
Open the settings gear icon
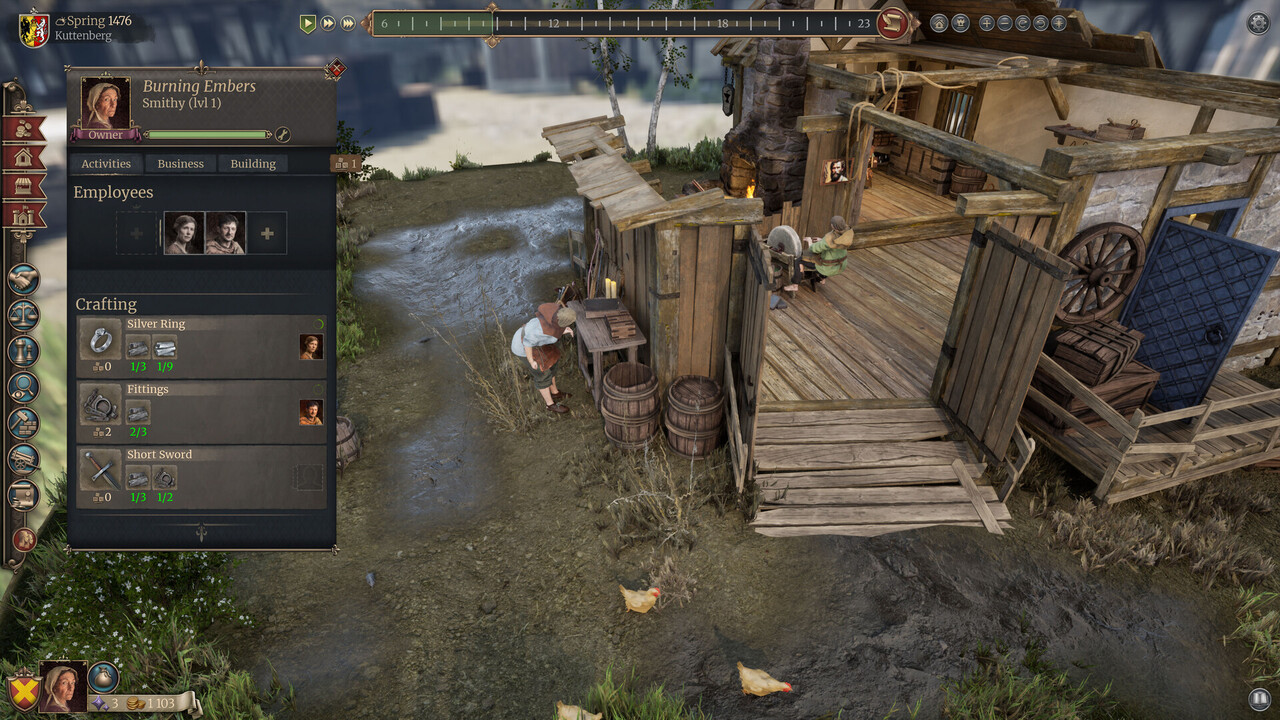click(1258, 23)
